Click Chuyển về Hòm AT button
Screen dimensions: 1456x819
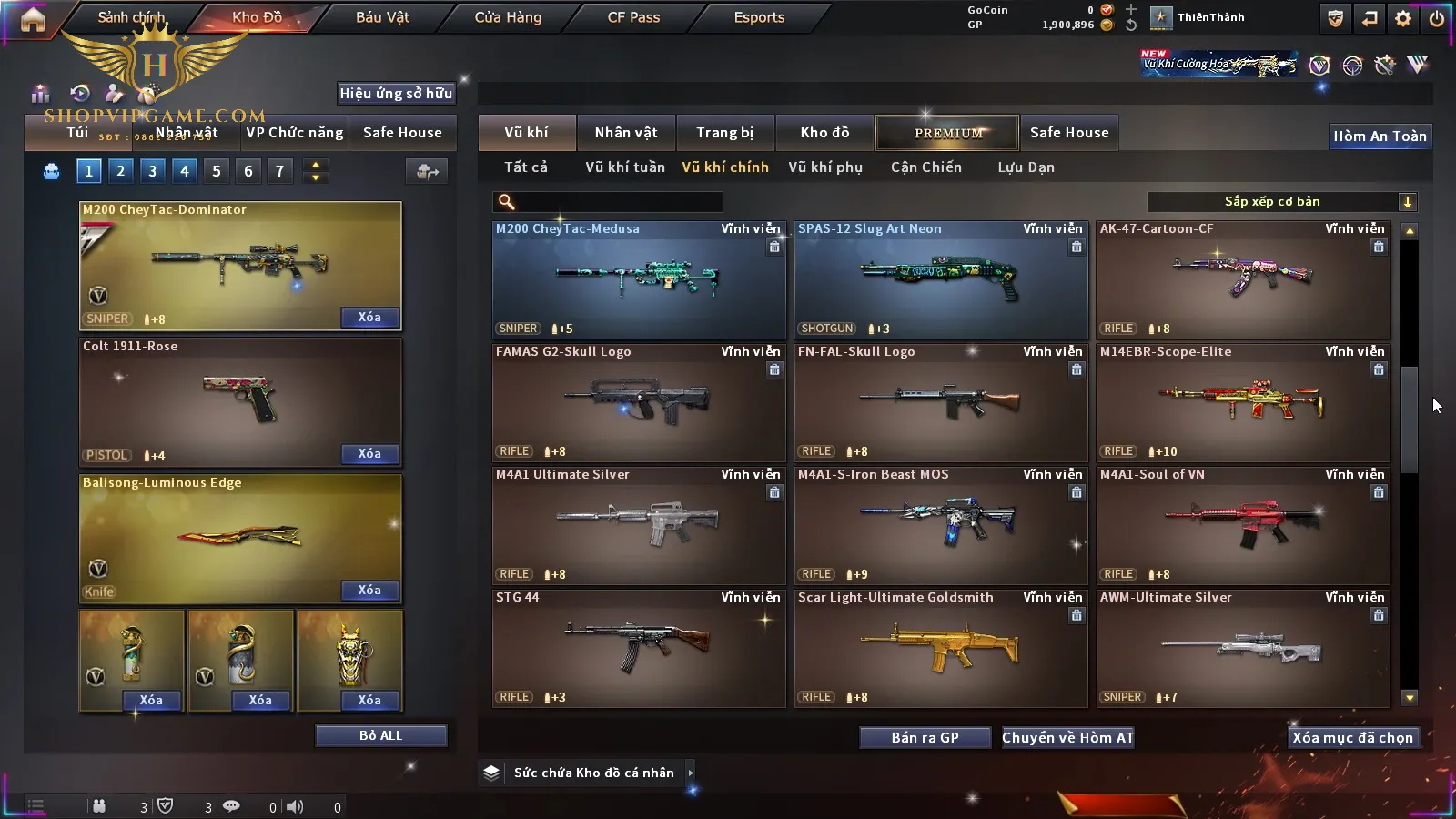1067,738
